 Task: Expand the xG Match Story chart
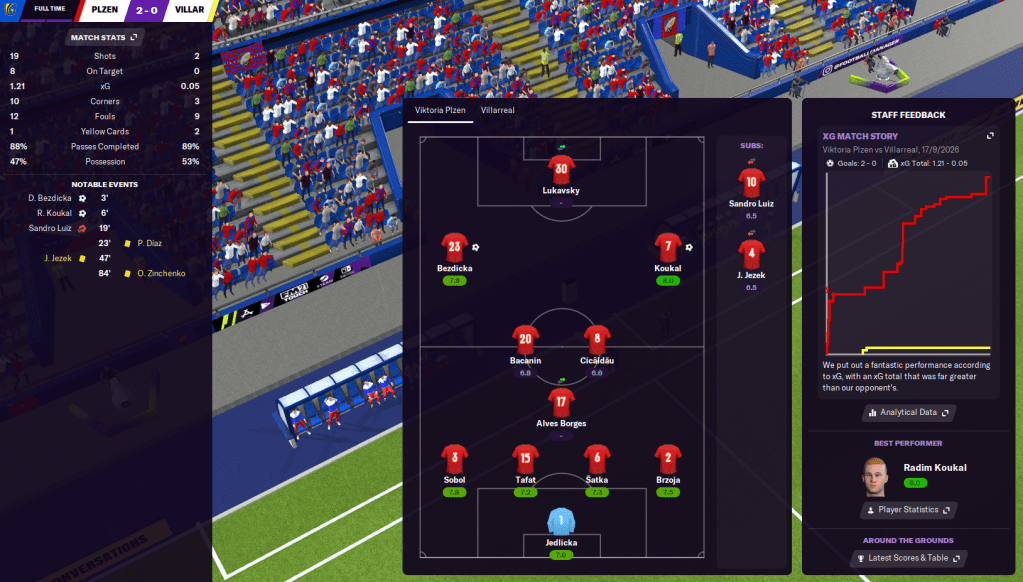coord(990,136)
